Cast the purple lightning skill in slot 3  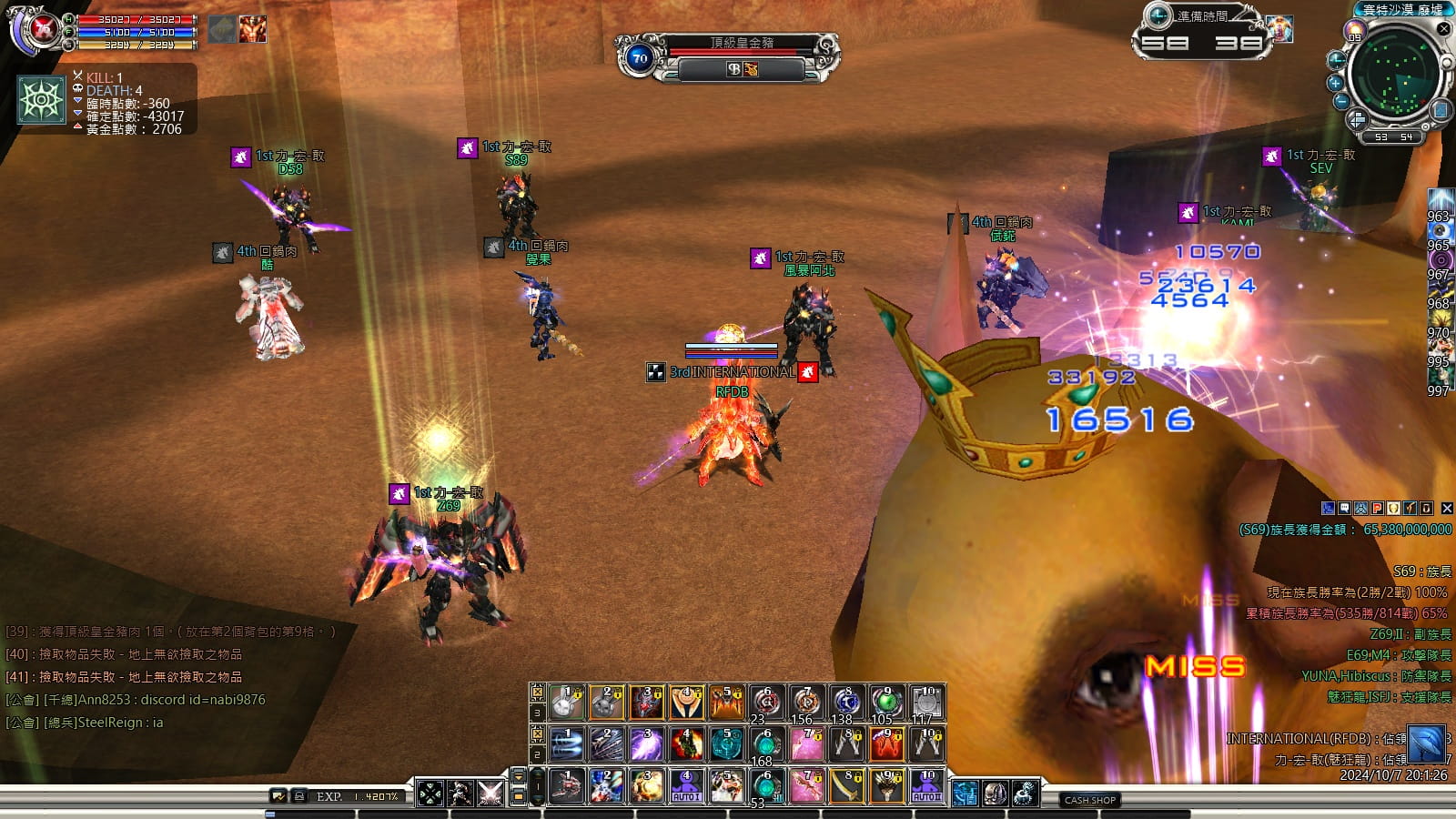point(646,744)
